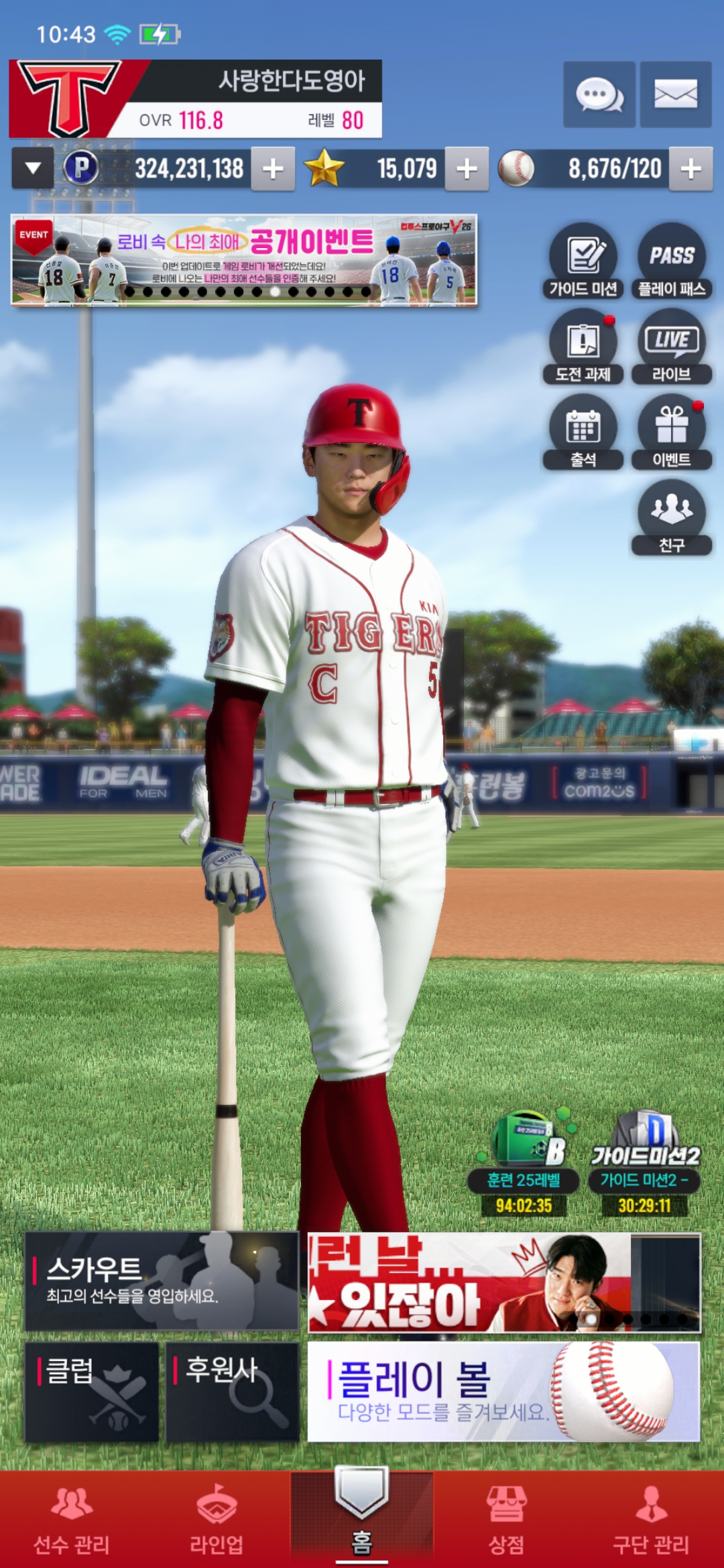Open the 라이브 LIVE menu
The height and width of the screenshot is (1568, 724).
(672, 346)
